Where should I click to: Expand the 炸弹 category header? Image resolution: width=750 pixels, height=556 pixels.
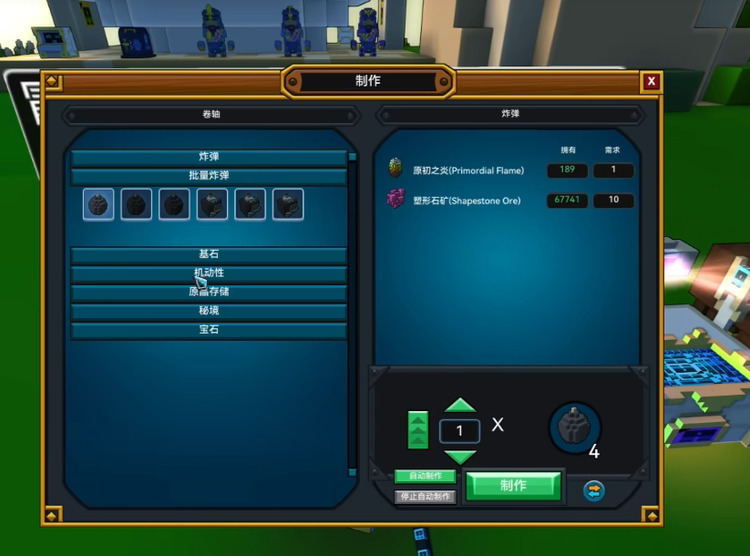208,157
